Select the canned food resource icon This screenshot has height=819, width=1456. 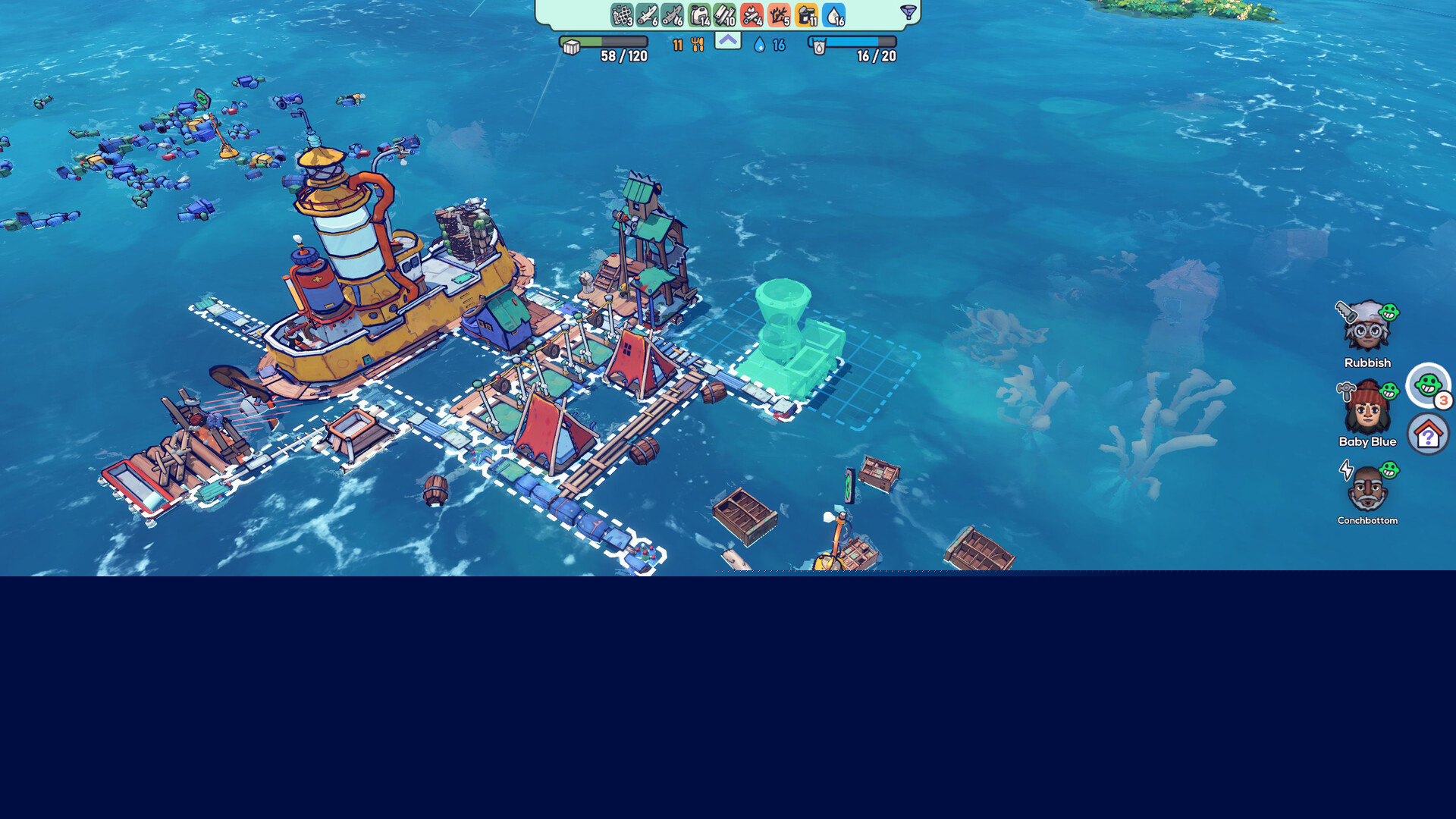pos(806,15)
